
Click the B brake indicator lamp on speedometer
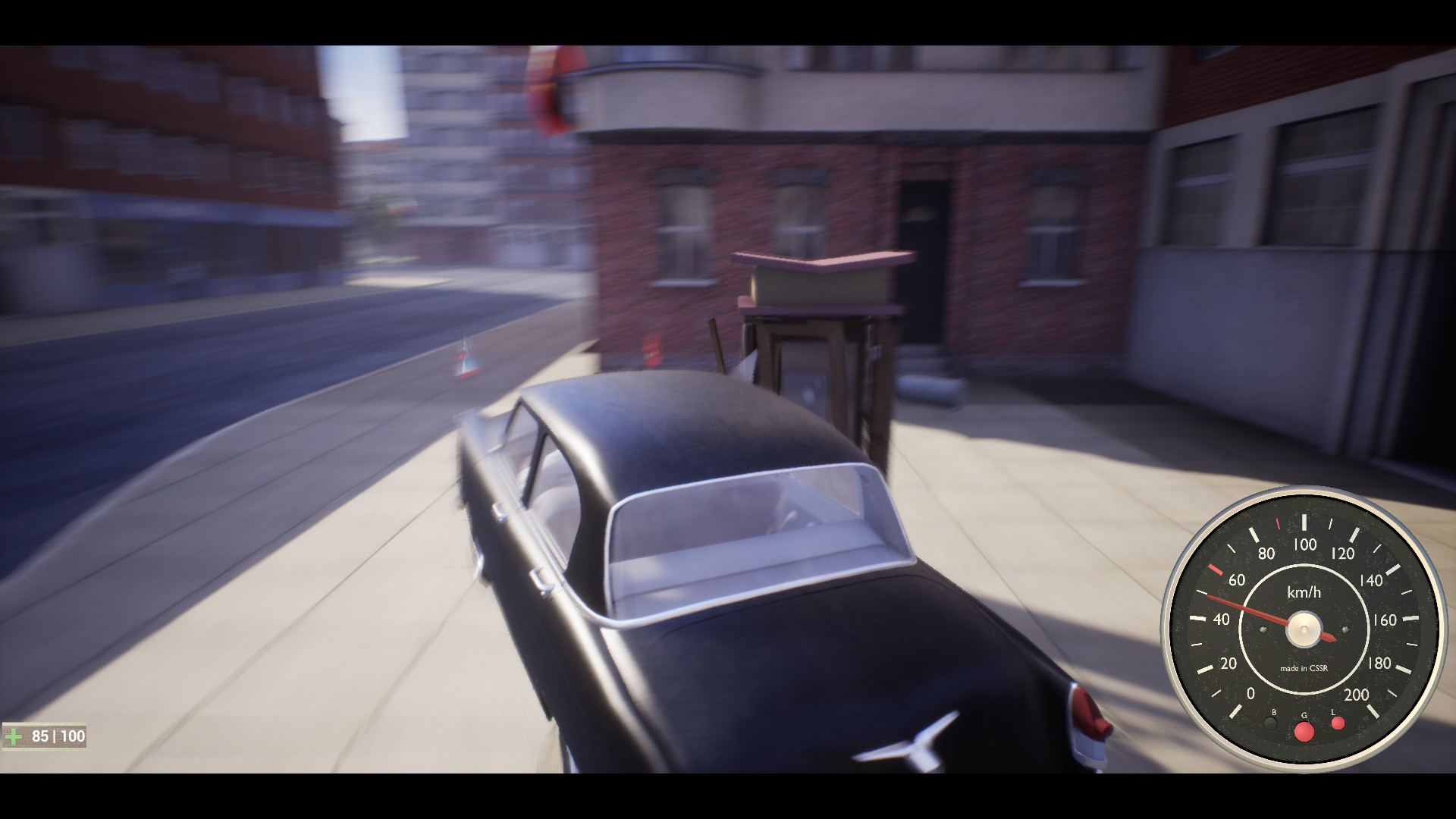click(1272, 723)
